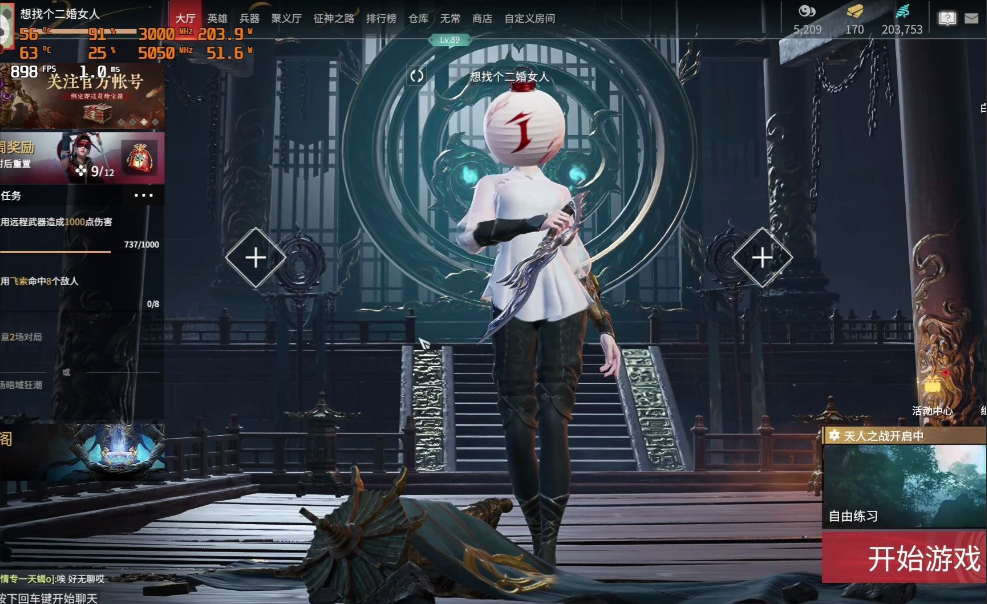Click the 天人之战开启中 notice bar
The image size is (987, 604).
[x=903, y=436]
